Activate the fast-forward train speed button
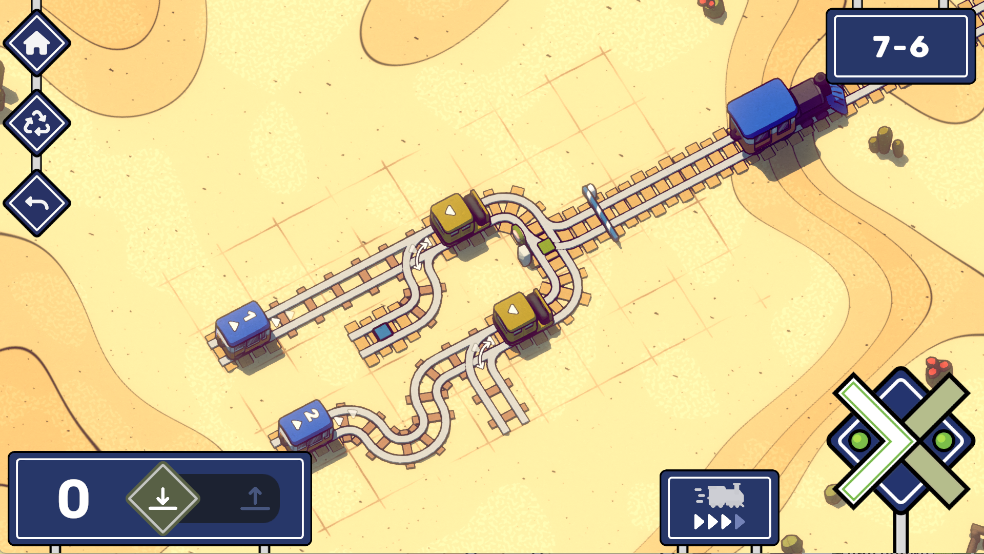The image size is (984, 554). [719, 508]
